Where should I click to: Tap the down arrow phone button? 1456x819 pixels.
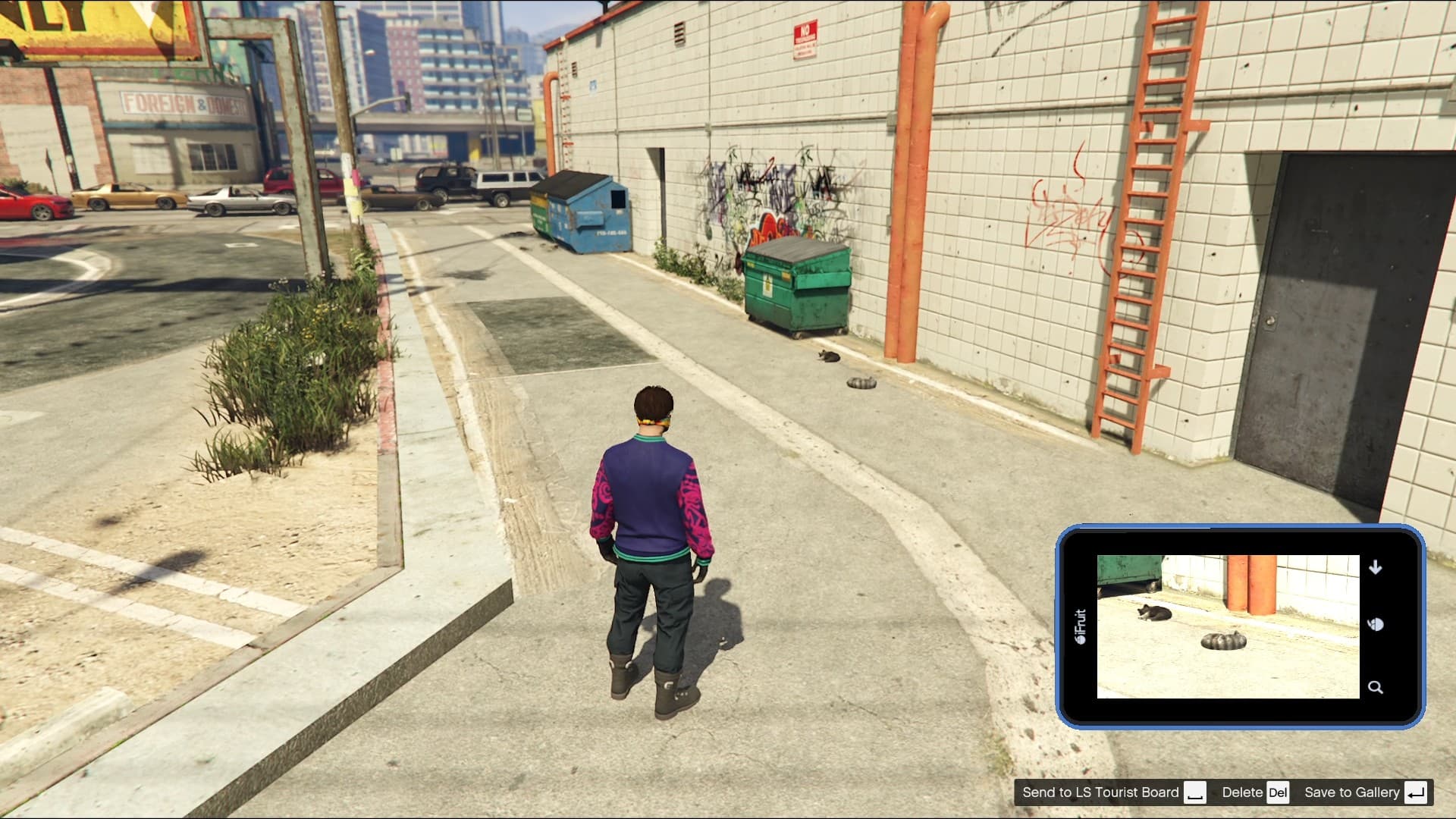click(x=1375, y=567)
